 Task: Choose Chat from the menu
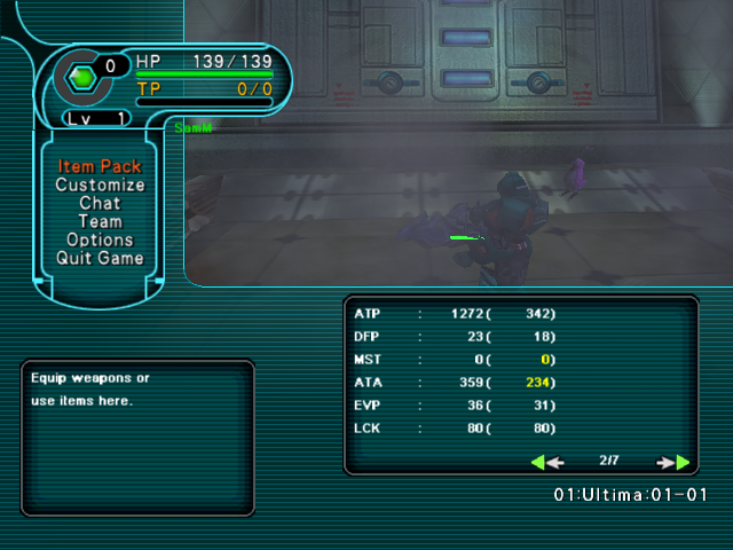(100, 203)
